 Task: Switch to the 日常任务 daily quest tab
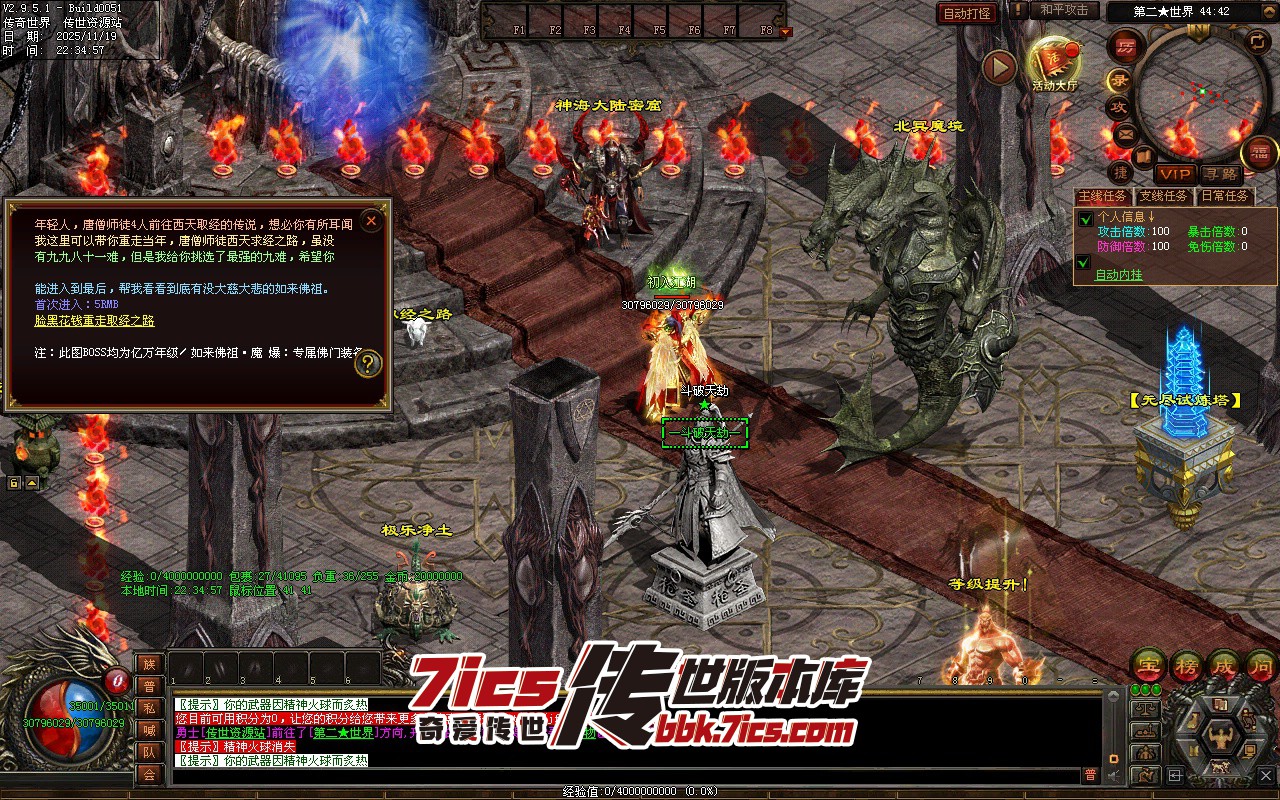pyautogui.click(x=1224, y=196)
